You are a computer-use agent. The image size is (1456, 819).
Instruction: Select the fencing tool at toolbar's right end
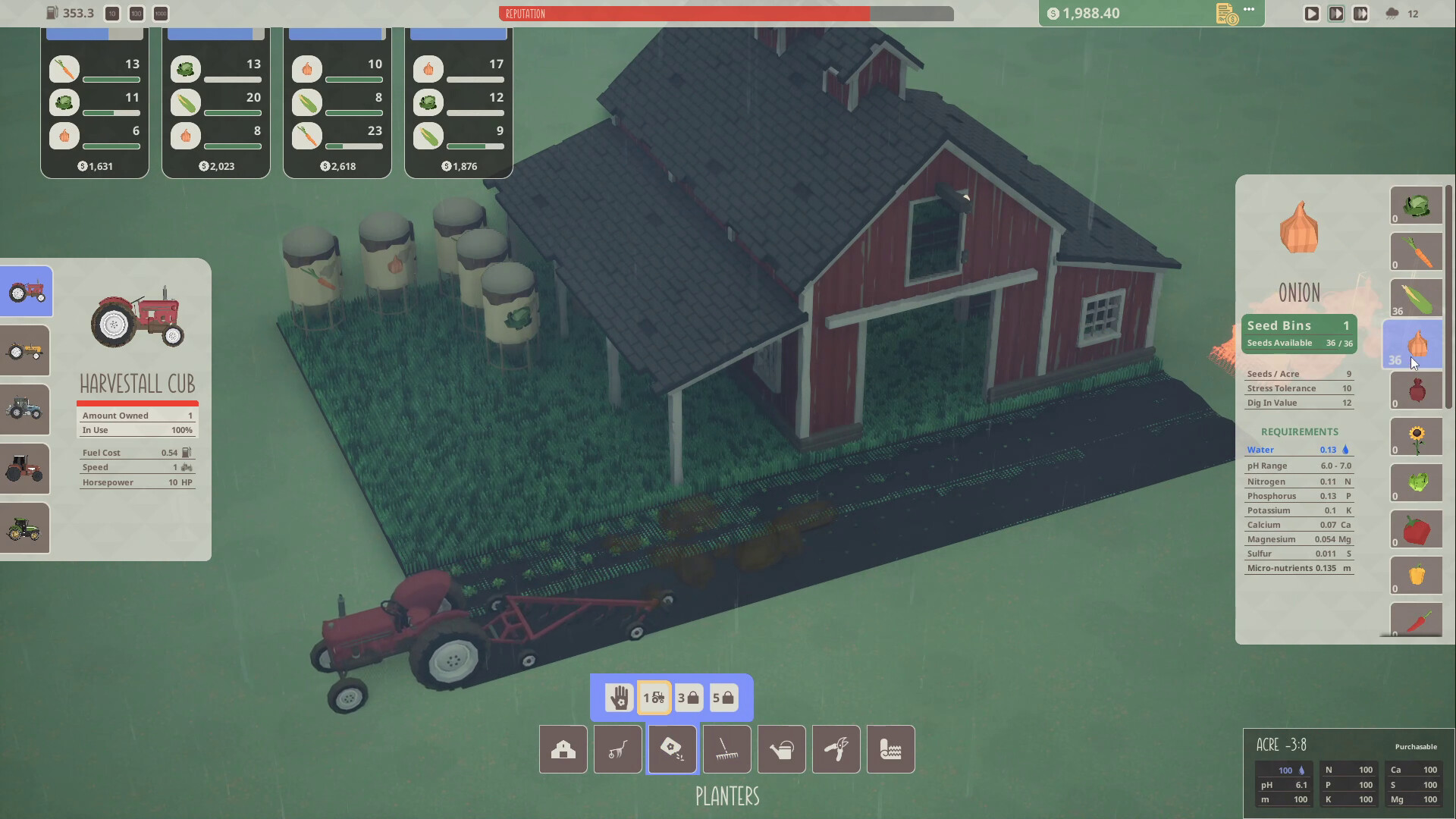(x=890, y=749)
